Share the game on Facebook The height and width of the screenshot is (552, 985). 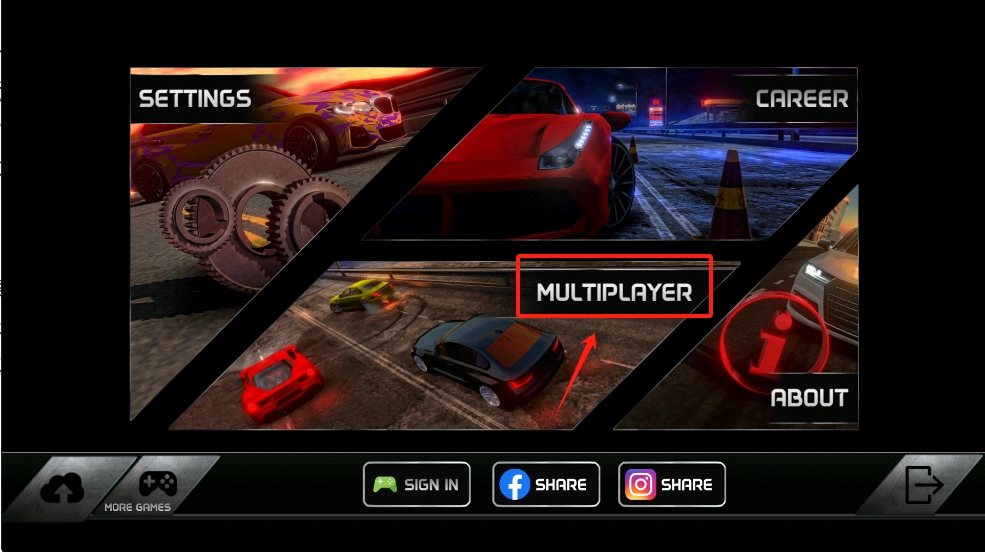point(546,485)
